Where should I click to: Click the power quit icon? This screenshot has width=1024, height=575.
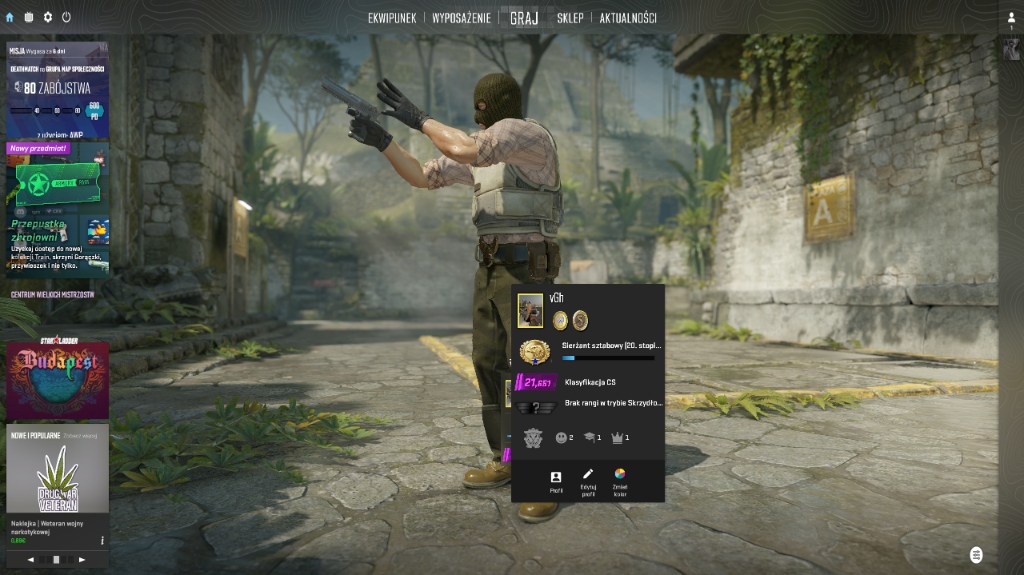pos(66,17)
